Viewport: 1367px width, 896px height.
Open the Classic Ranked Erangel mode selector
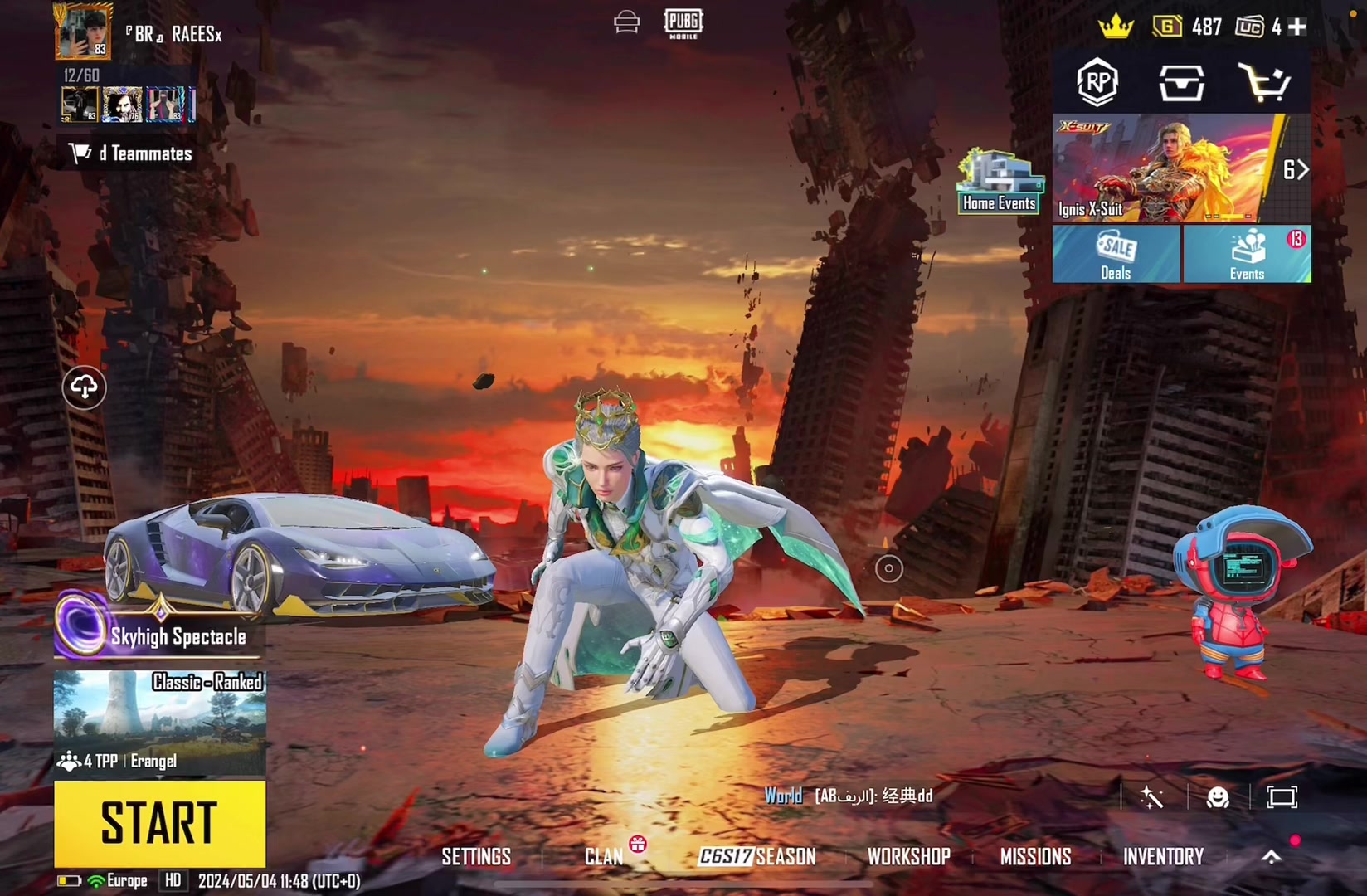point(159,722)
